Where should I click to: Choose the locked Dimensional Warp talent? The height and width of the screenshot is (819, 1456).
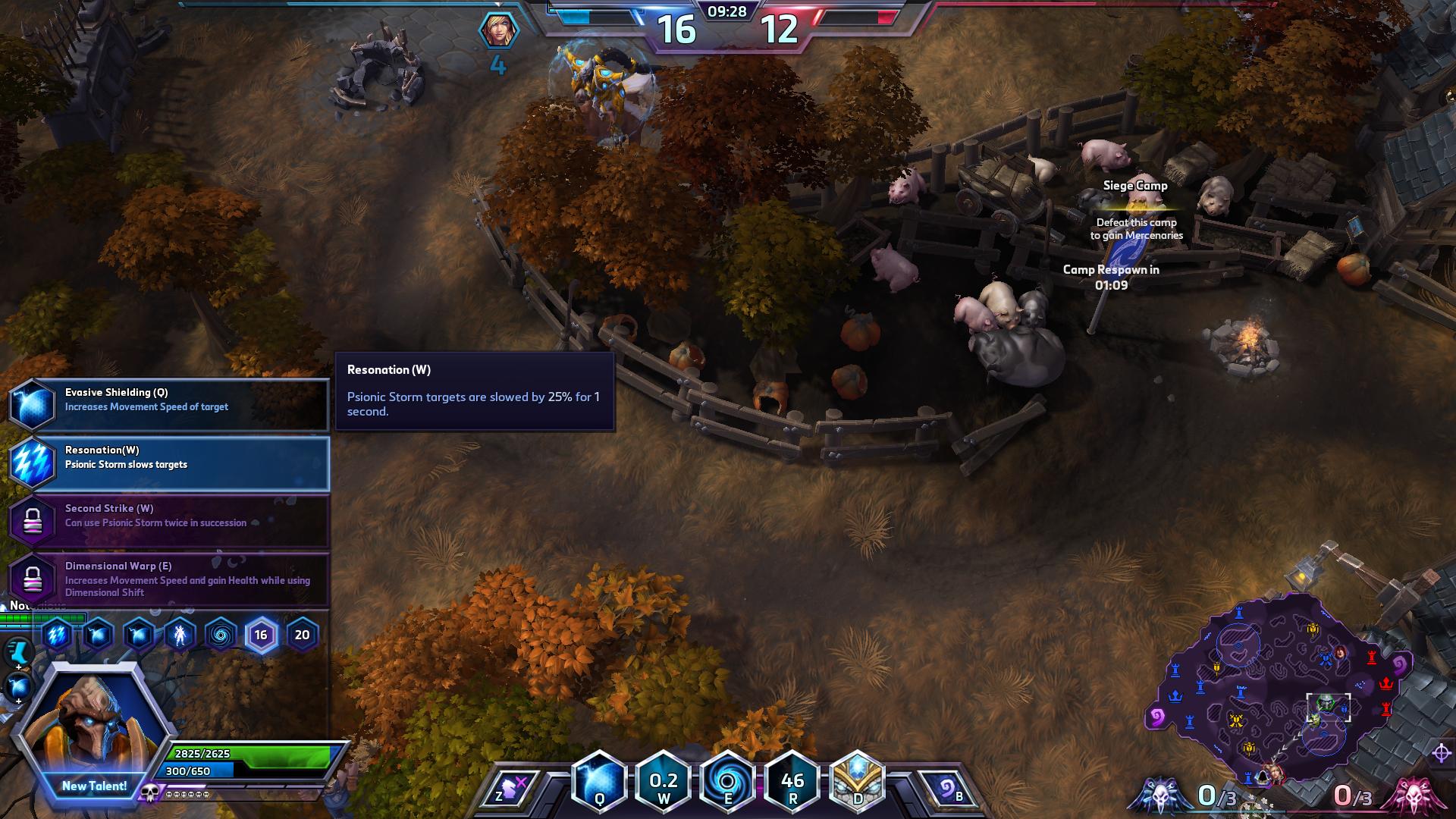click(168, 579)
